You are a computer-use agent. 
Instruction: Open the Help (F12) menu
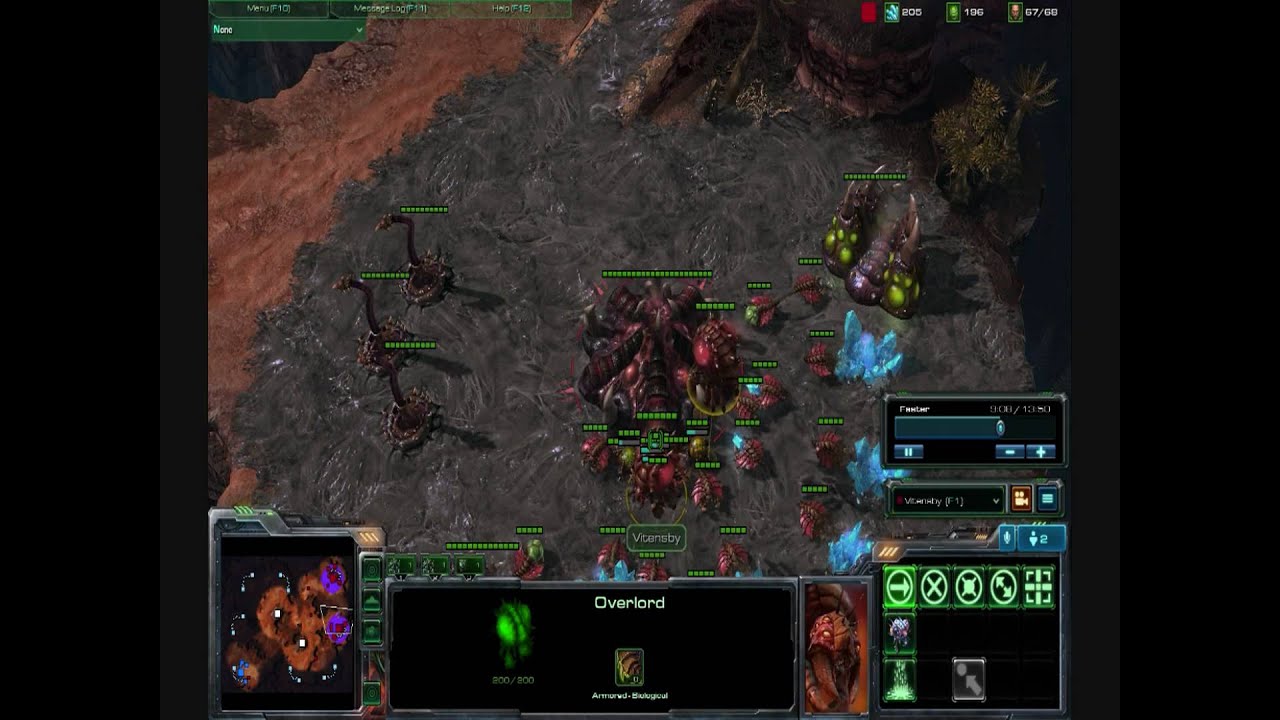[511, 9]
